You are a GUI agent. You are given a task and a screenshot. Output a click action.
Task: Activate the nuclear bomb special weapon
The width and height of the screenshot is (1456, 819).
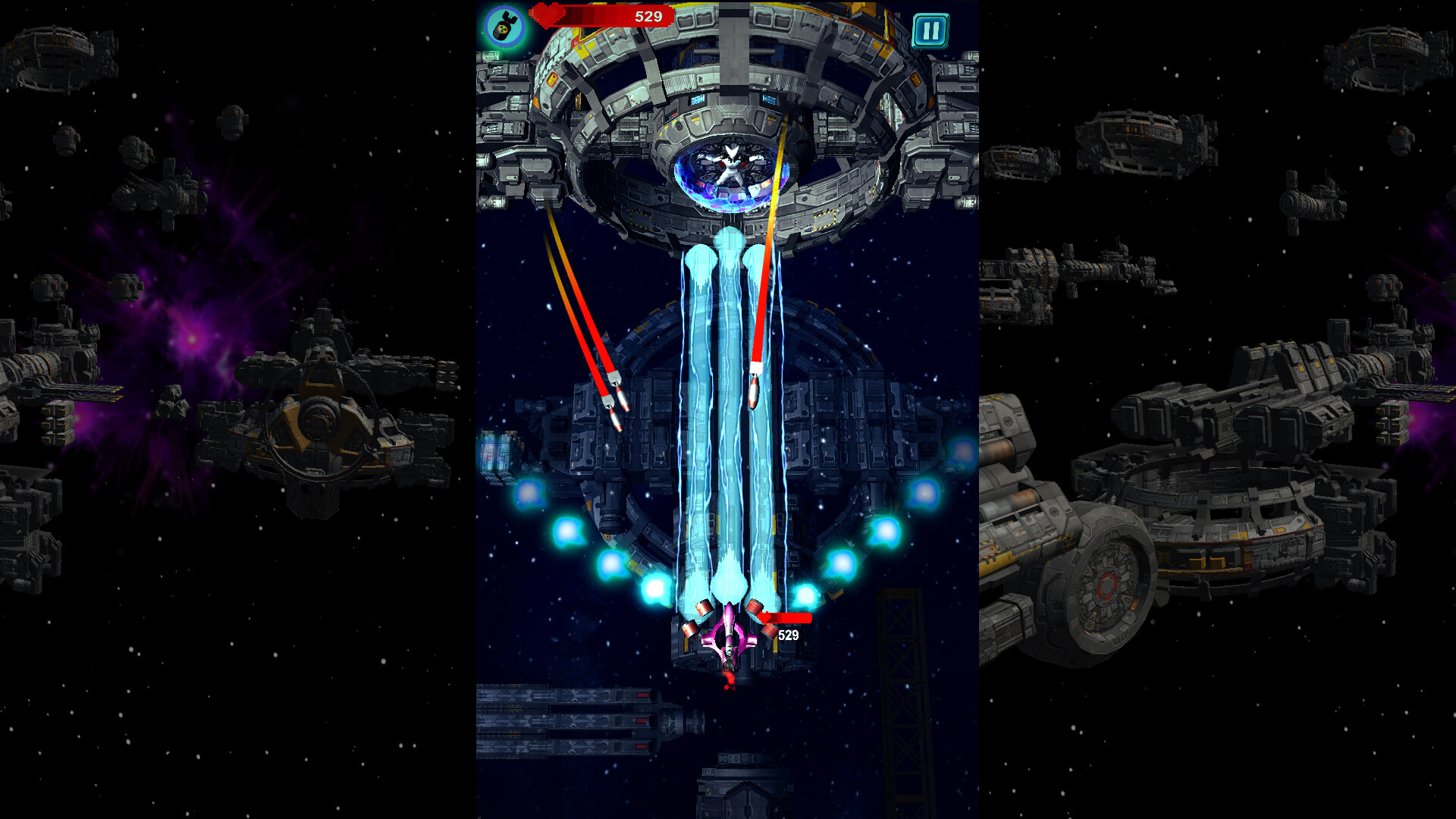click(506, 27)
